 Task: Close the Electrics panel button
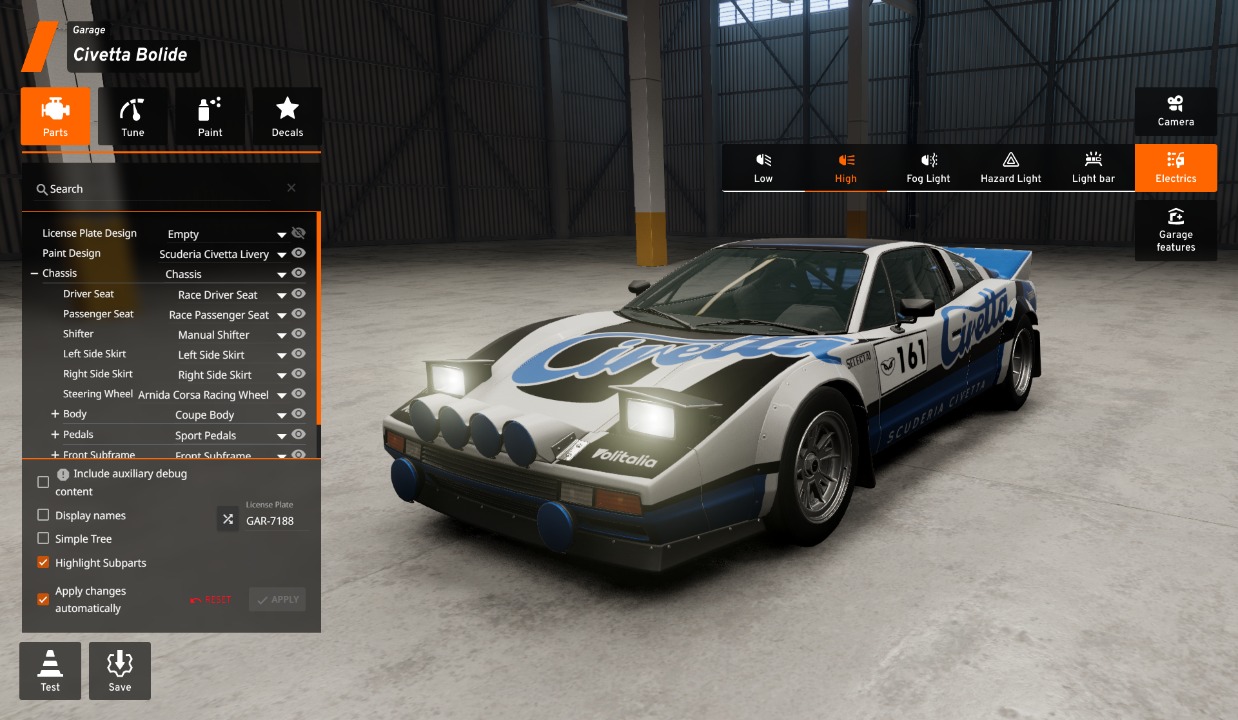1175,167
